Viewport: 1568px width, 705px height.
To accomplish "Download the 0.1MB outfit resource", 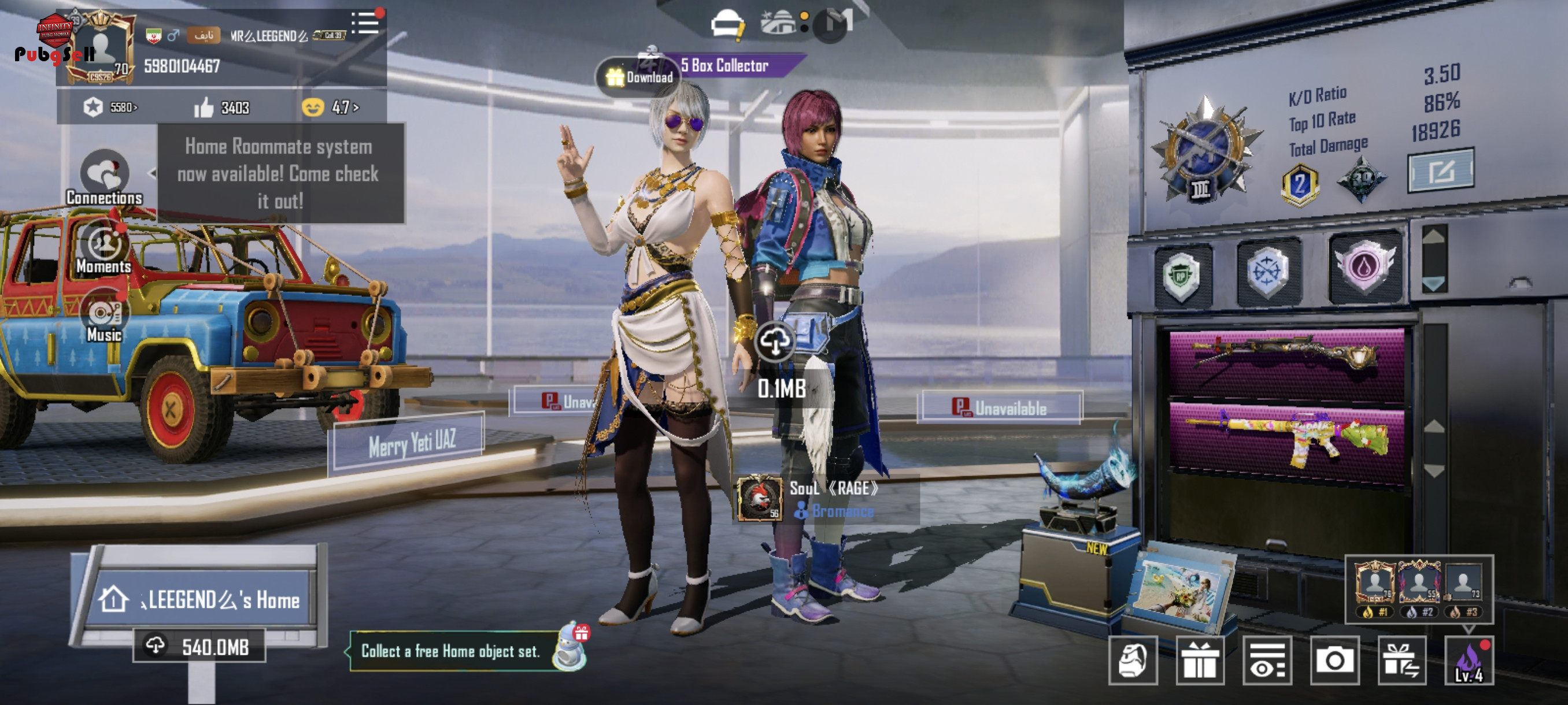I will tap(774, 342).
